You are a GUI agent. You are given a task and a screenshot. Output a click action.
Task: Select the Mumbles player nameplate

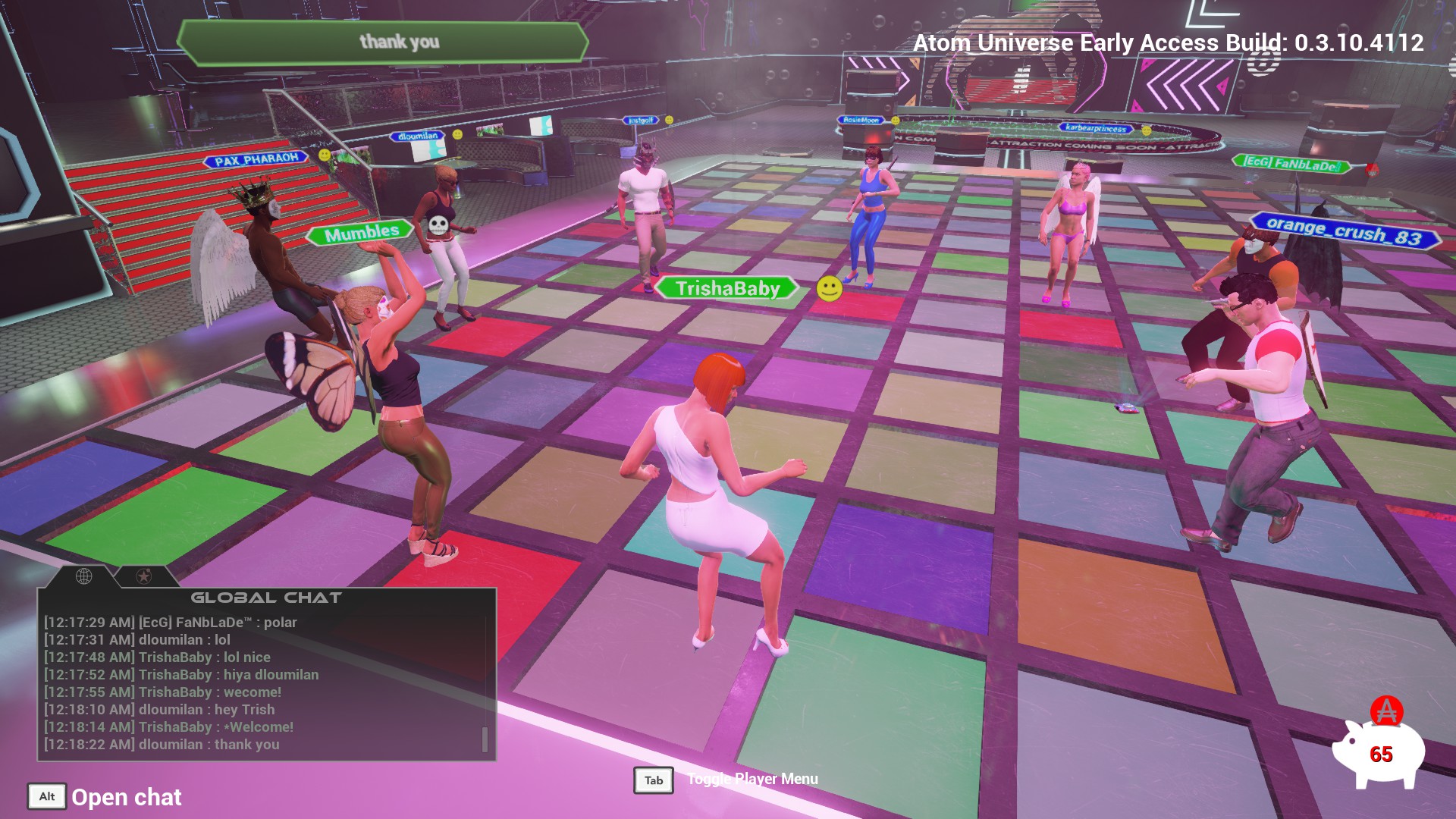361,232
